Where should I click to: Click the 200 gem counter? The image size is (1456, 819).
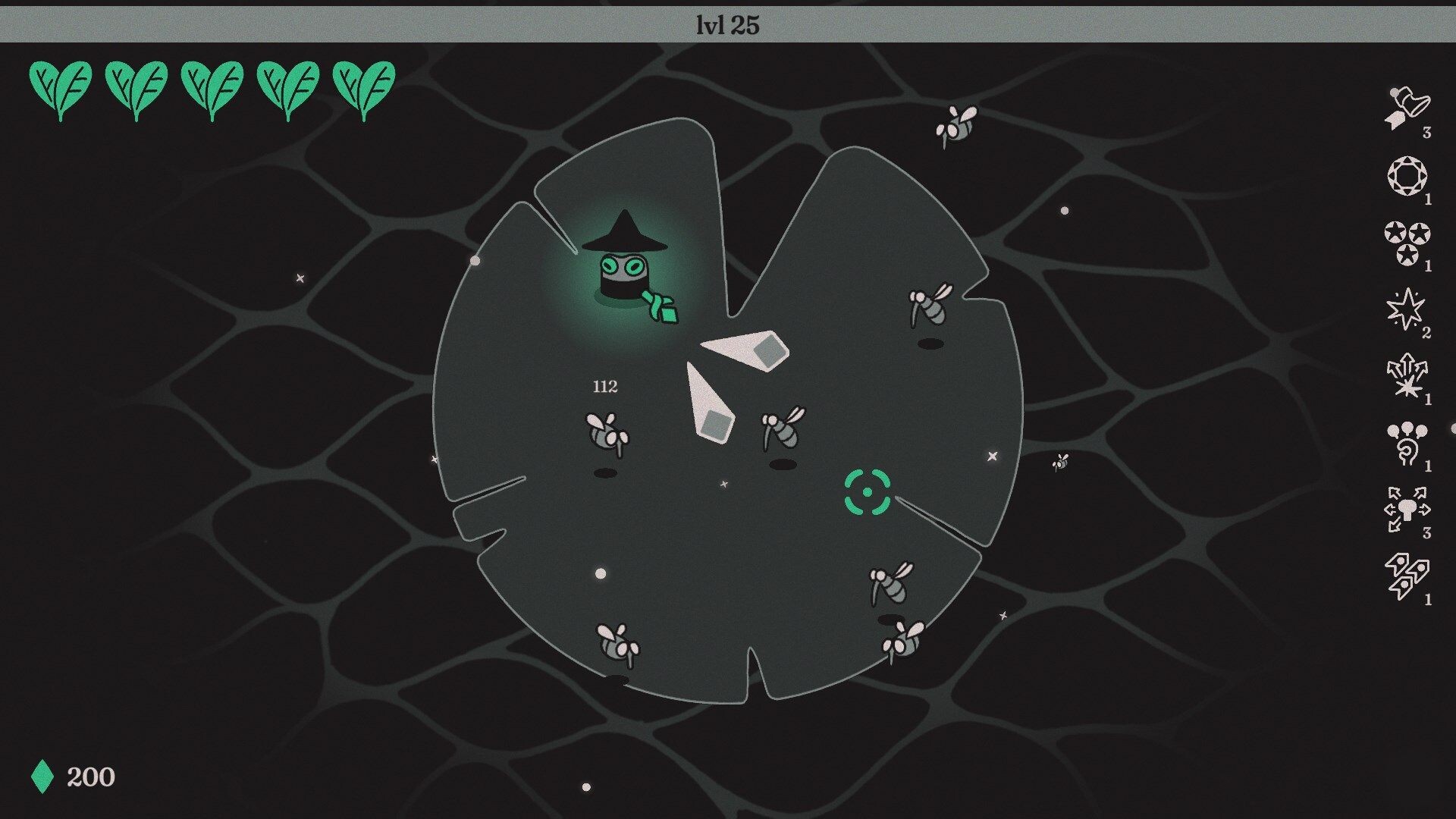[x=90, y=777]
